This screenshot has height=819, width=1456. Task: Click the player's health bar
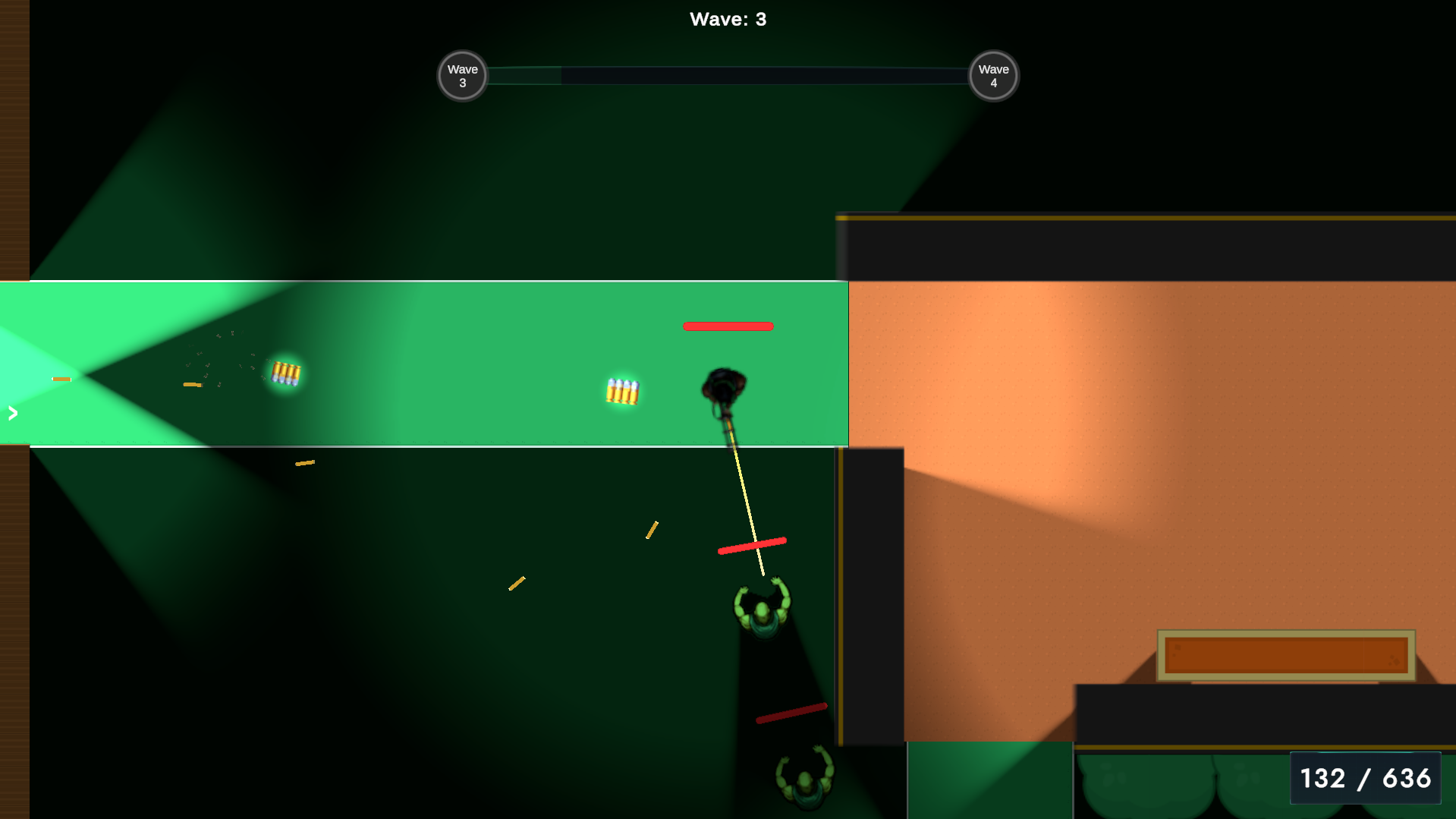[728, 326]
